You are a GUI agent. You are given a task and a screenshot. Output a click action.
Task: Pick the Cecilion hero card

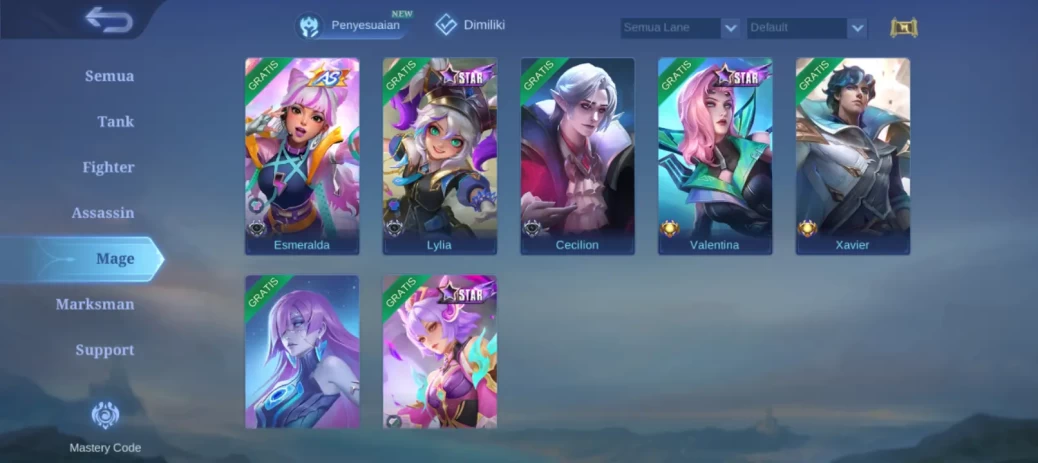(578, 155)
